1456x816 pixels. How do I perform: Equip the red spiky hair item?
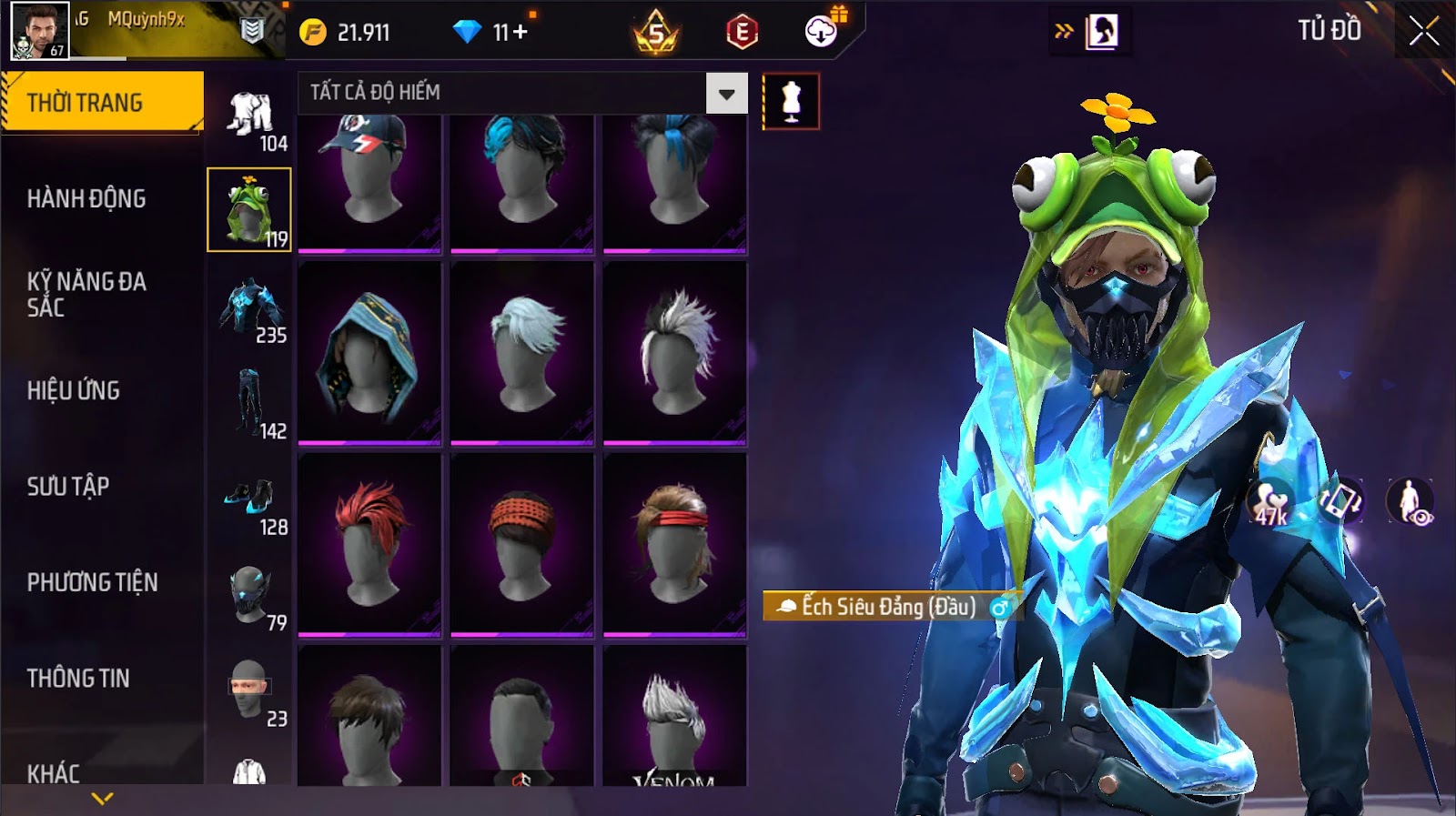pyautogui.click(x=369, y=544)
